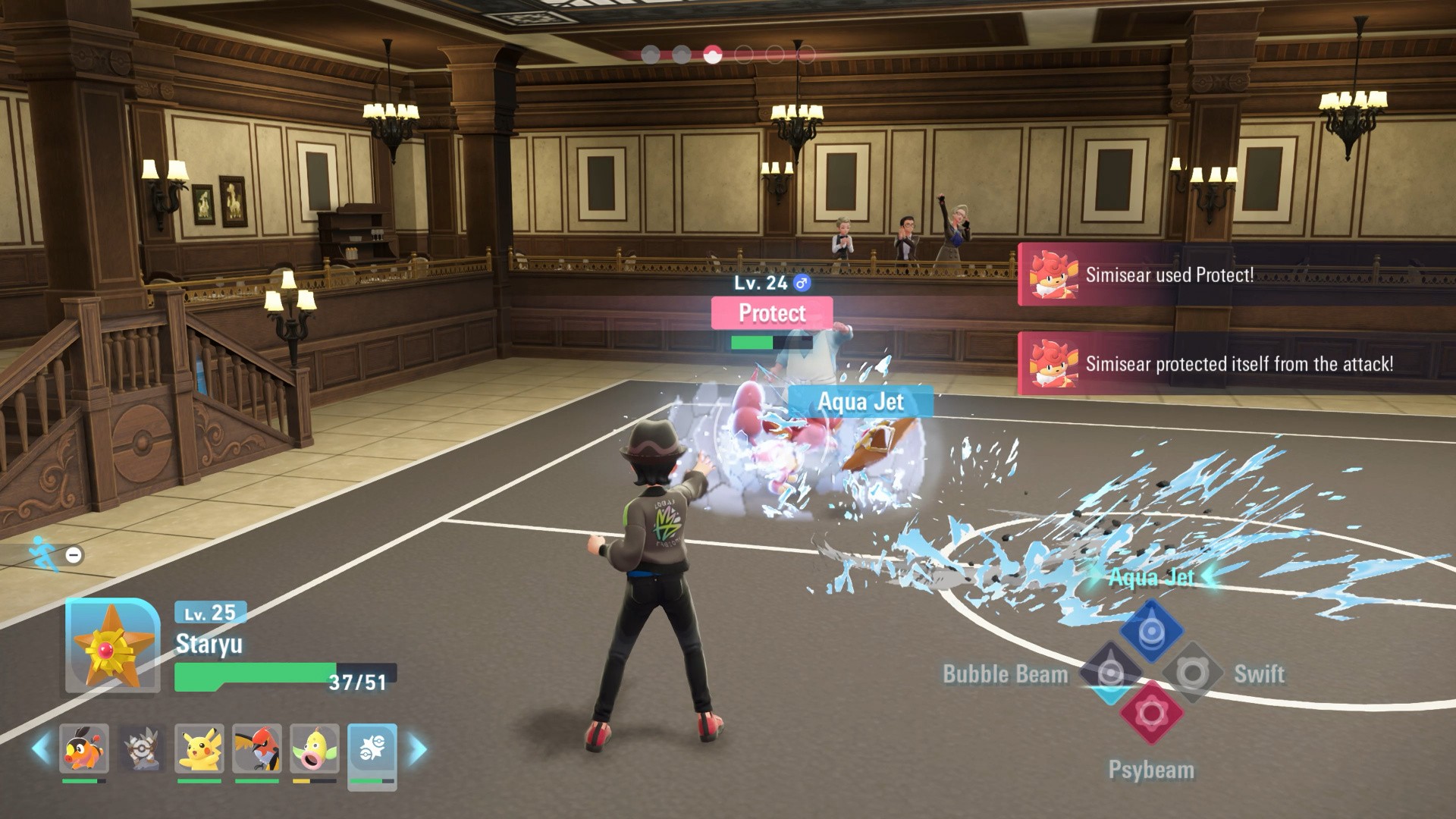Pick Weepinbell from the party bar
Viewport: 1456px width, 819px height.
pyautogui.click(x=315, y=748)
